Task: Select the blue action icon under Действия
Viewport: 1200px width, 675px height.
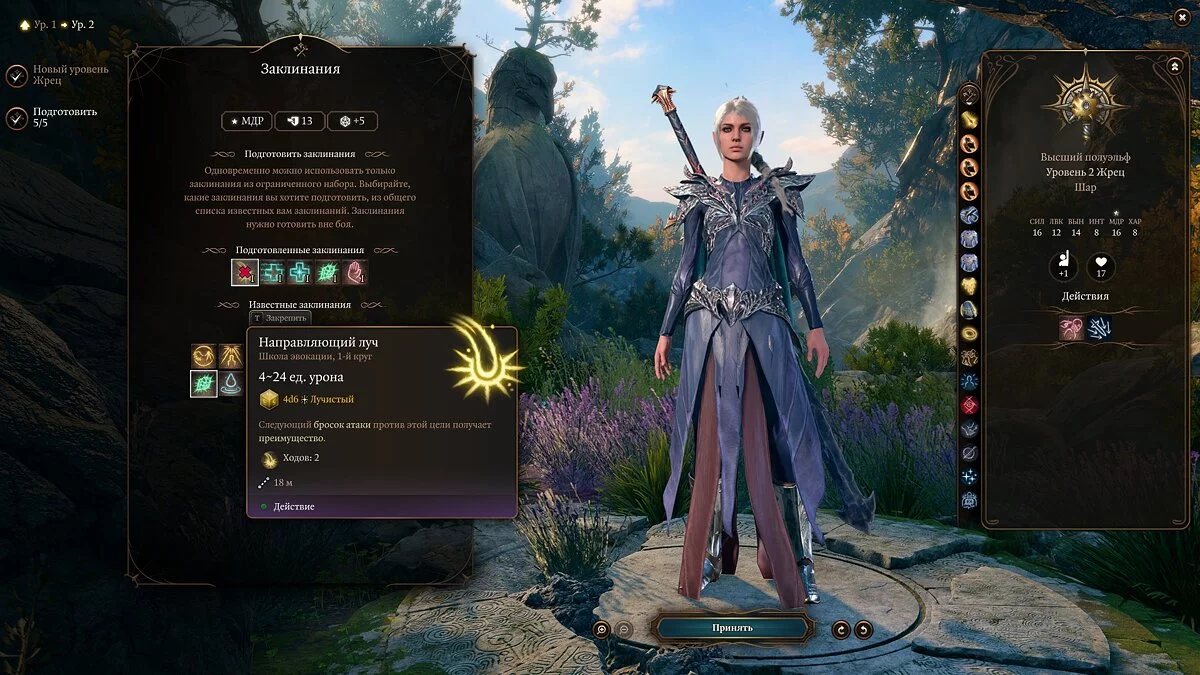Action: click(x=1100, y=328)
